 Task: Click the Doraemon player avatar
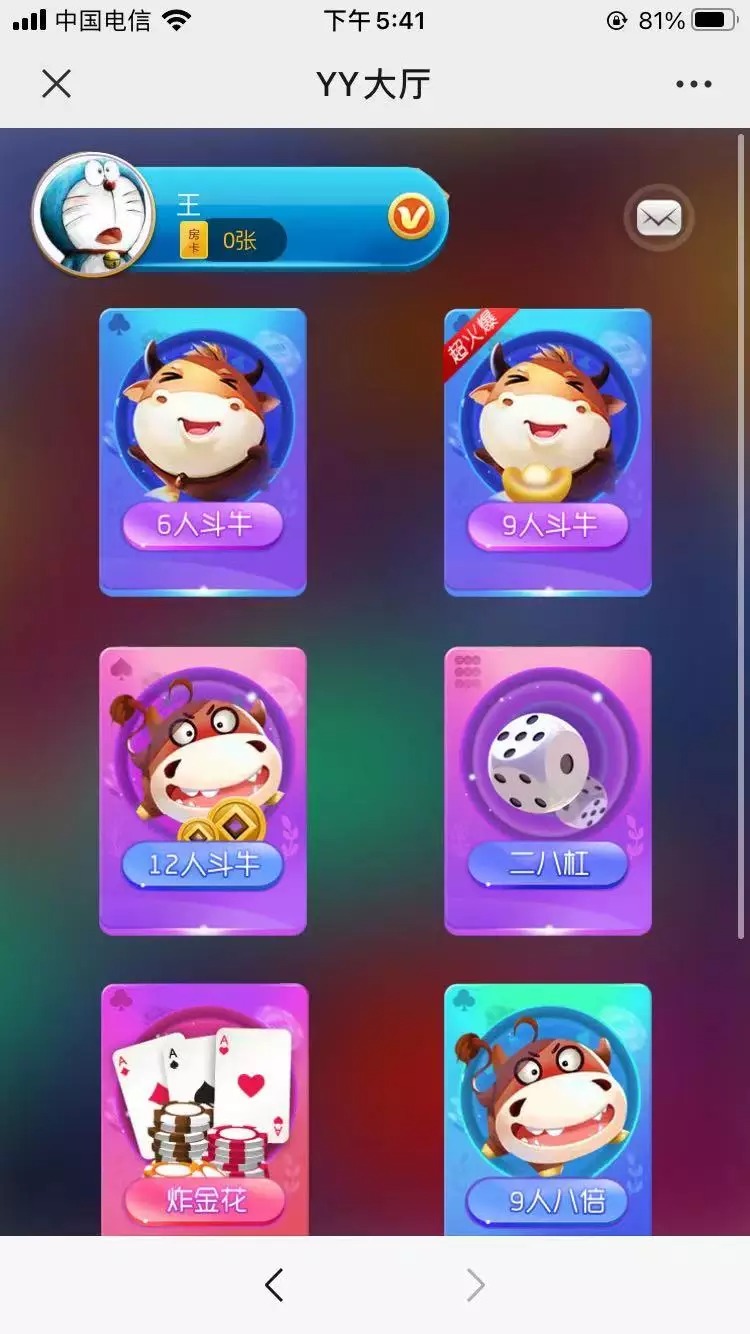tap(93, 214)
